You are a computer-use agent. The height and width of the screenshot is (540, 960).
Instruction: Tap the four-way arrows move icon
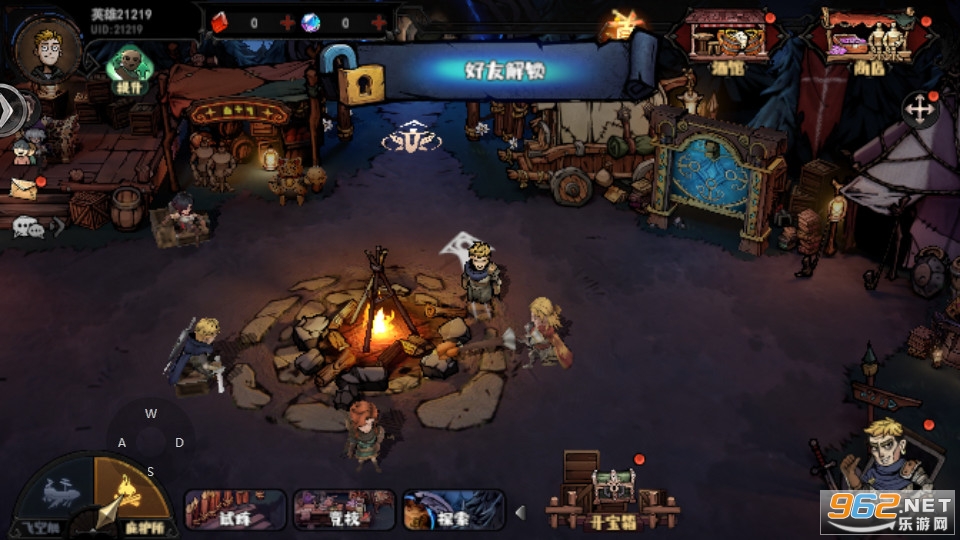(x=919, y=109)
